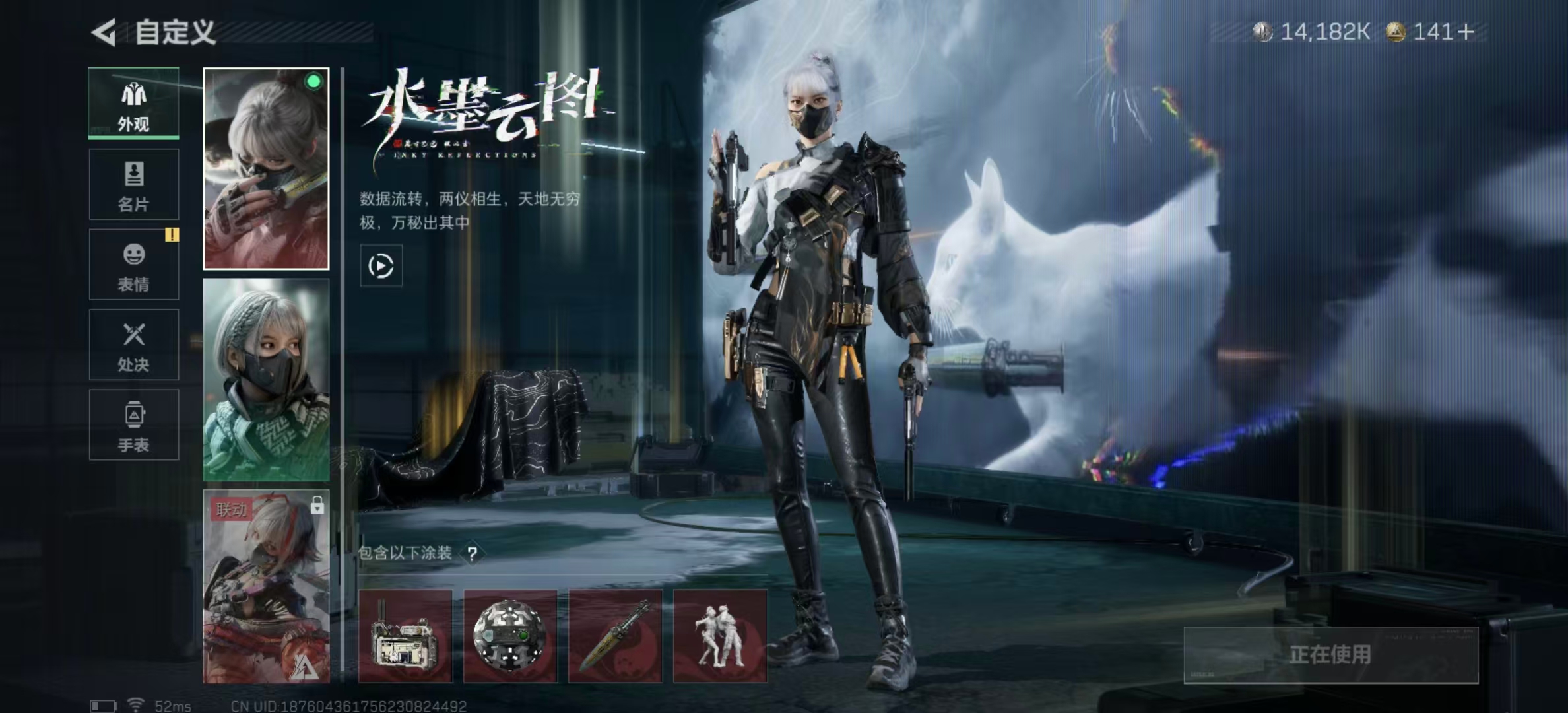View the two-figure execution animation item

tap(720, 636)
